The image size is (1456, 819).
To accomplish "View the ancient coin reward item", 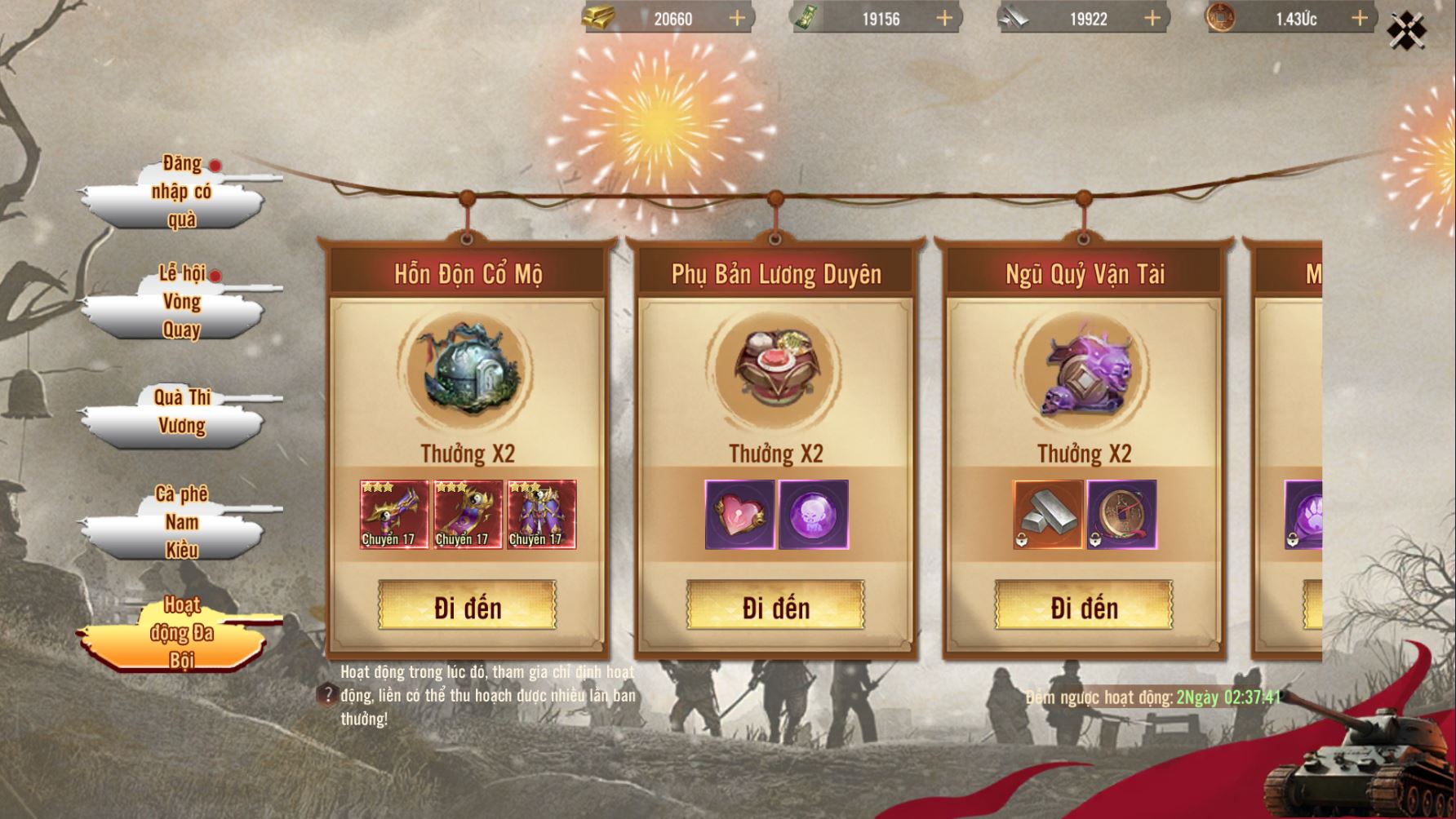I will (1121, 515).
